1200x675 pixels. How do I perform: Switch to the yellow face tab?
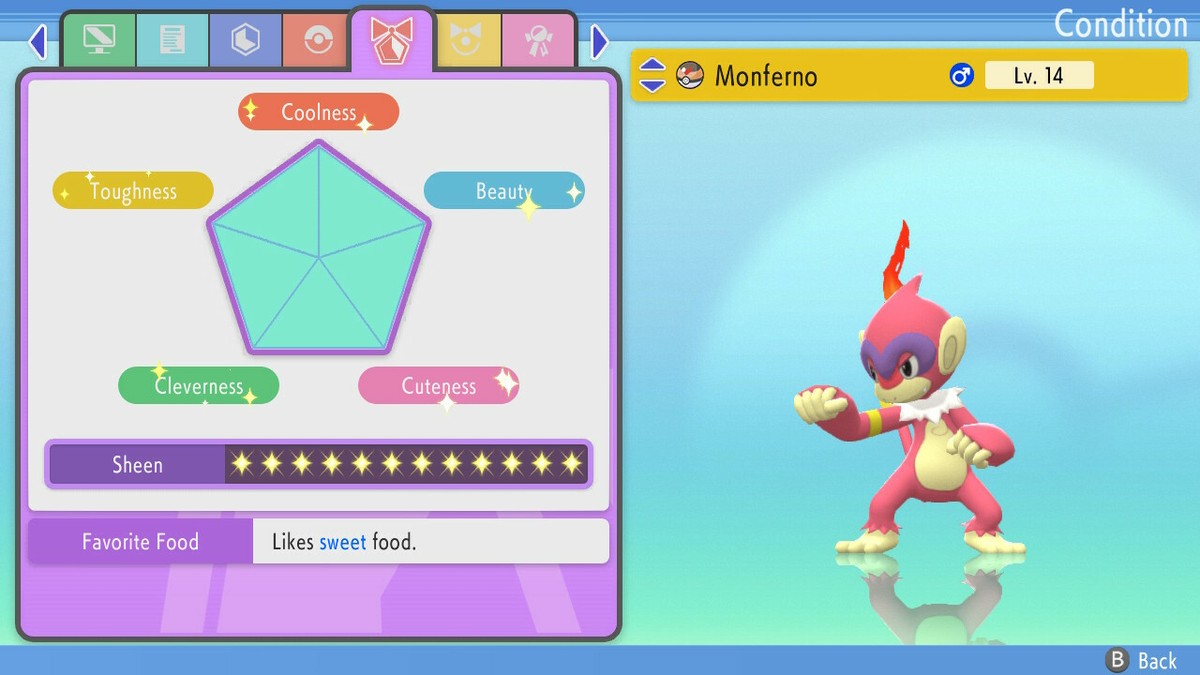click(464, 40)
